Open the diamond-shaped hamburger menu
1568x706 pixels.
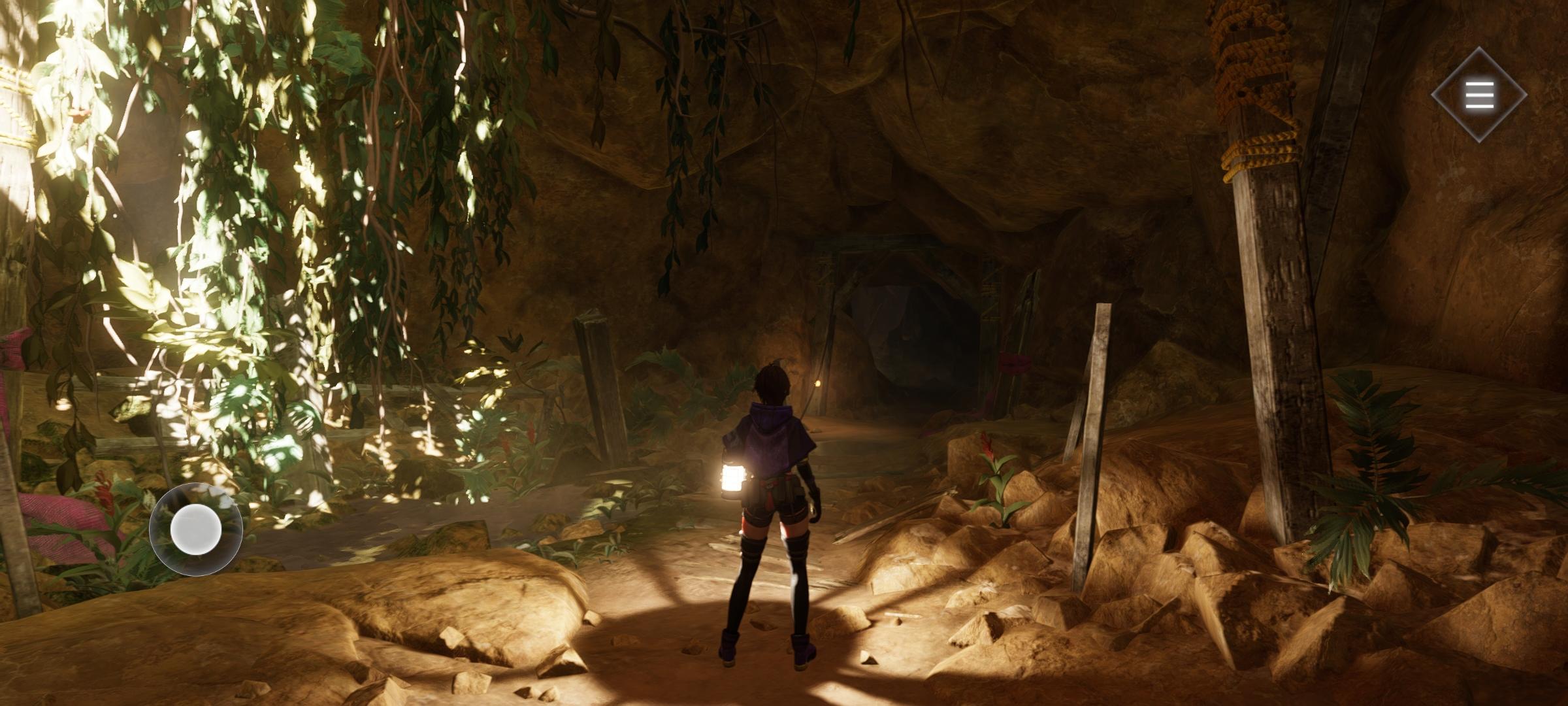click(x=1479, y=95)
